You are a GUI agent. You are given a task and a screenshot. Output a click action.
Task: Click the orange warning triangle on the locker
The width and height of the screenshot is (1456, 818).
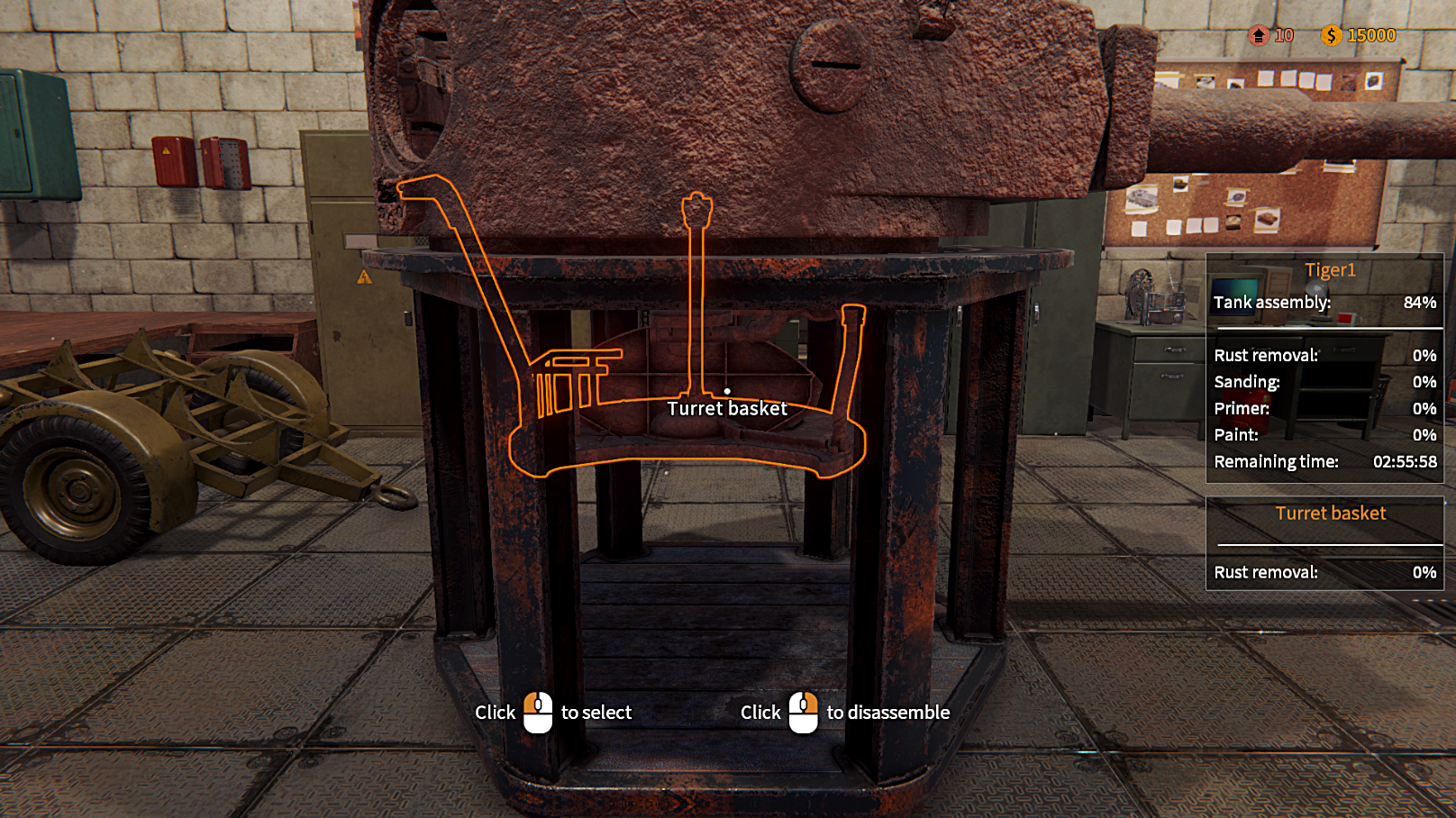point(364,278)
